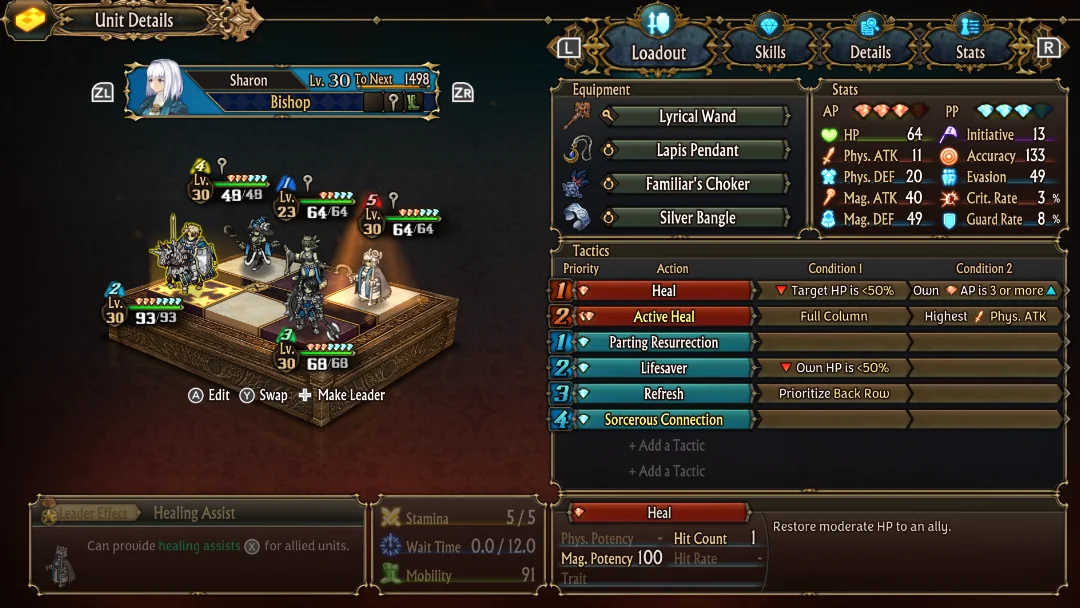
Task: Switch to the Loadout tab
Action: [x=658, y=52]
